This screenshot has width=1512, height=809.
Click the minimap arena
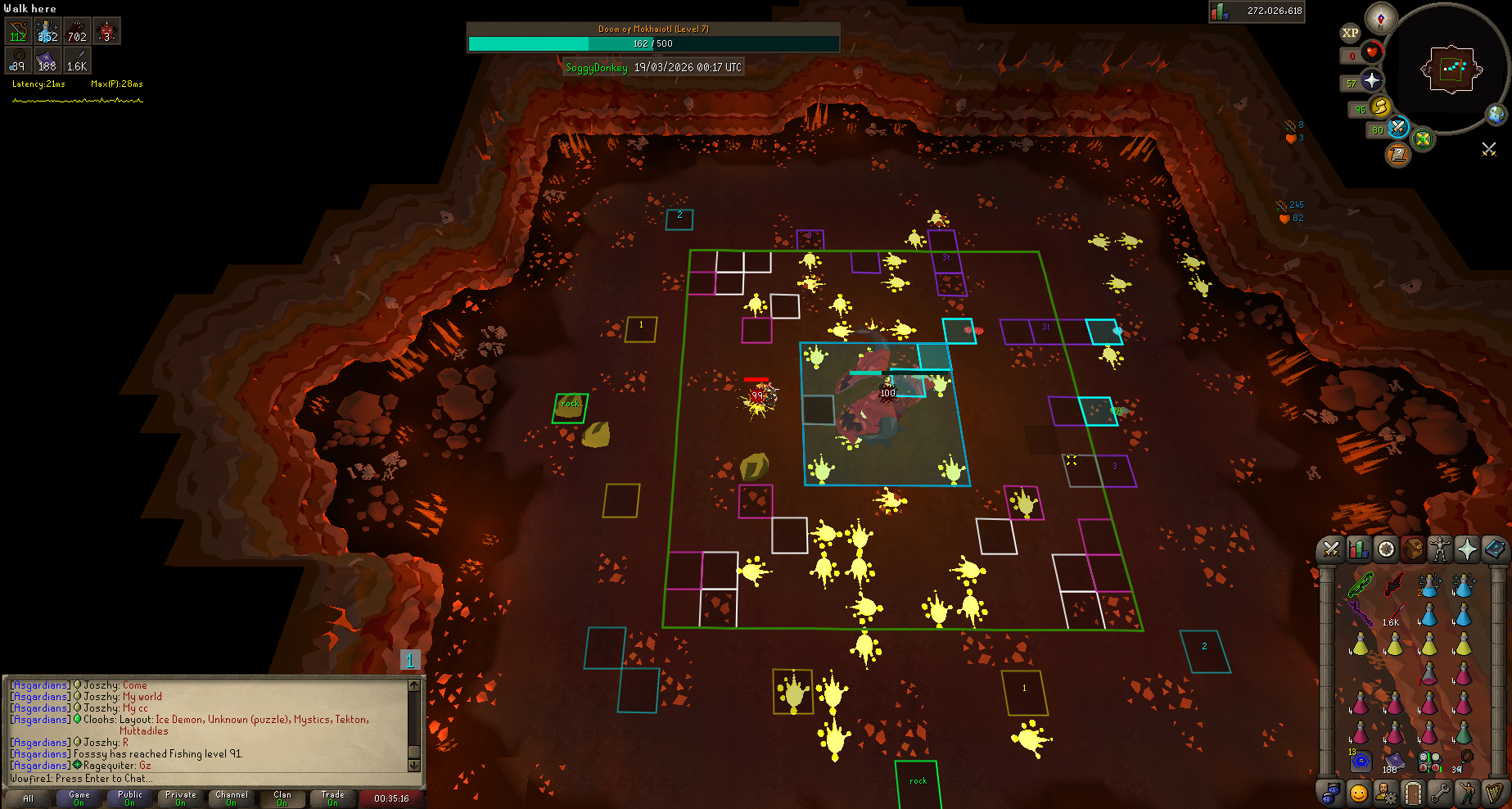pos(1452,69)
